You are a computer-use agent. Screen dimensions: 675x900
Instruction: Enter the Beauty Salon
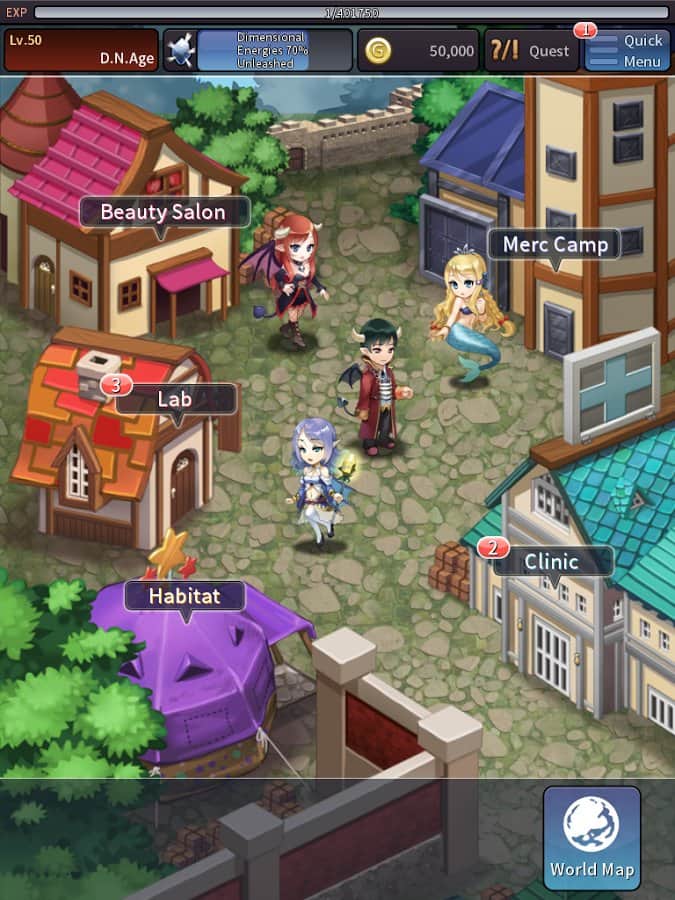point(162,213)
